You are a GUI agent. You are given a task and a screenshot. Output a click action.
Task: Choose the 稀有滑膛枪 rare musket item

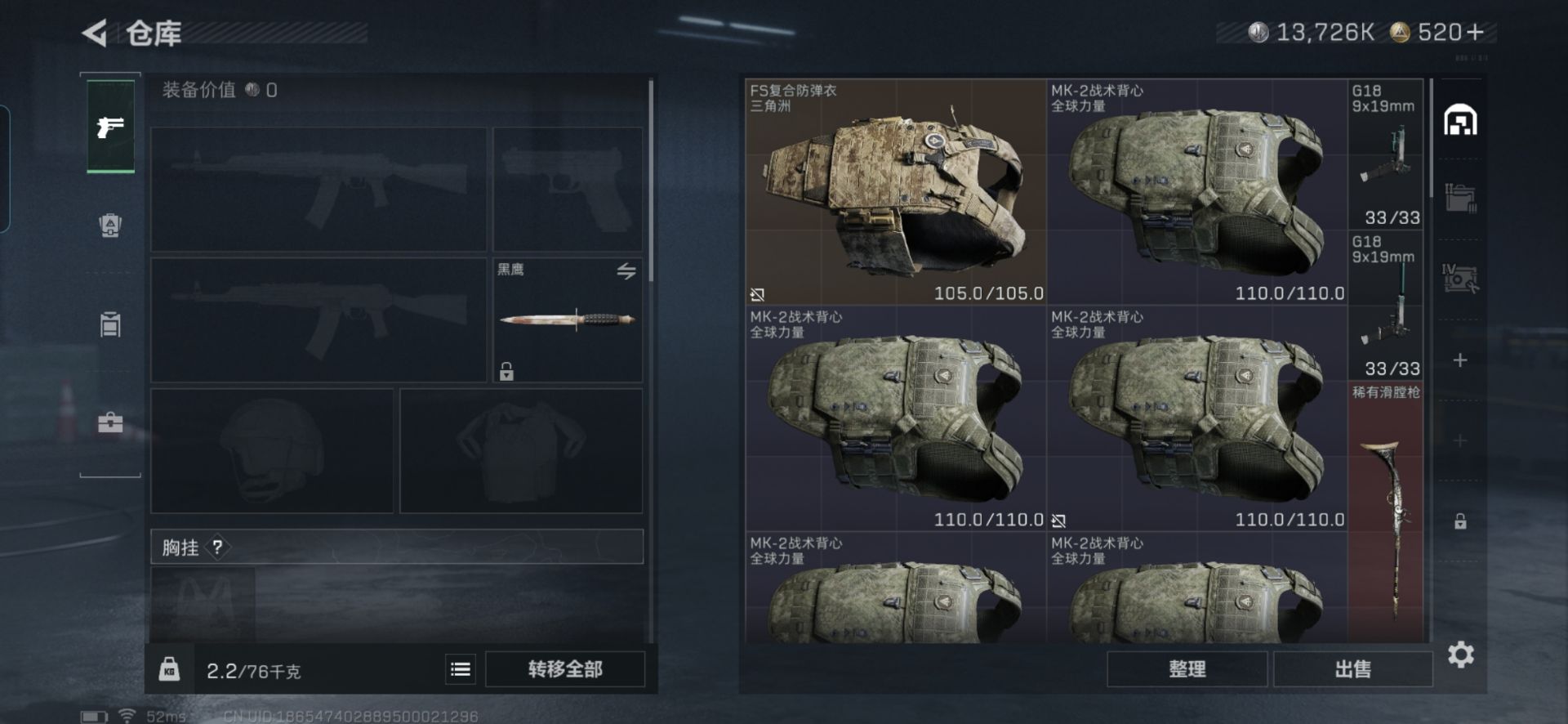1385,511
